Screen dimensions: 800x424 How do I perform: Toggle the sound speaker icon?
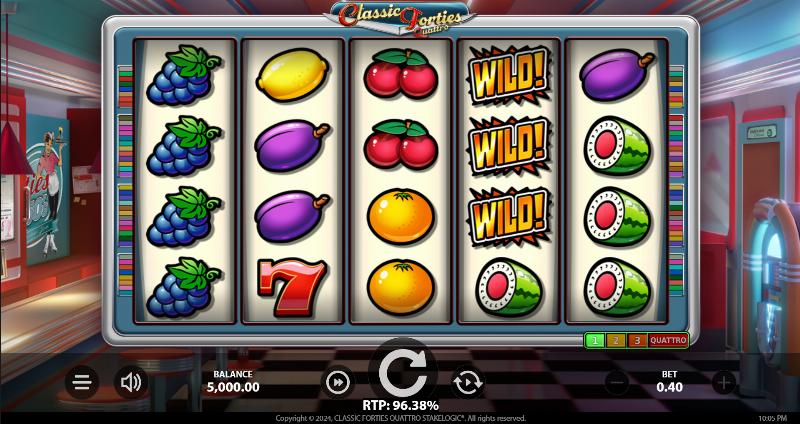pos(130,381)
